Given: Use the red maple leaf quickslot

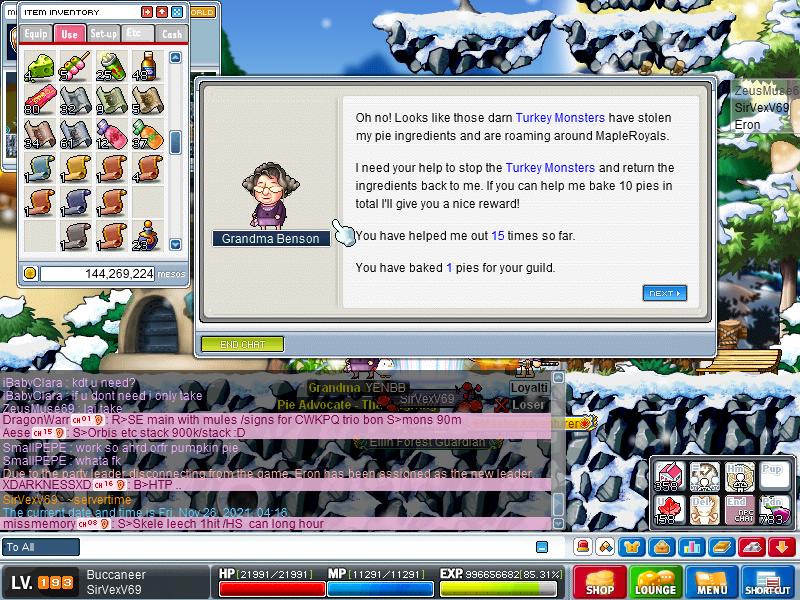Looking at the screenshot, I should click(669, 509).
